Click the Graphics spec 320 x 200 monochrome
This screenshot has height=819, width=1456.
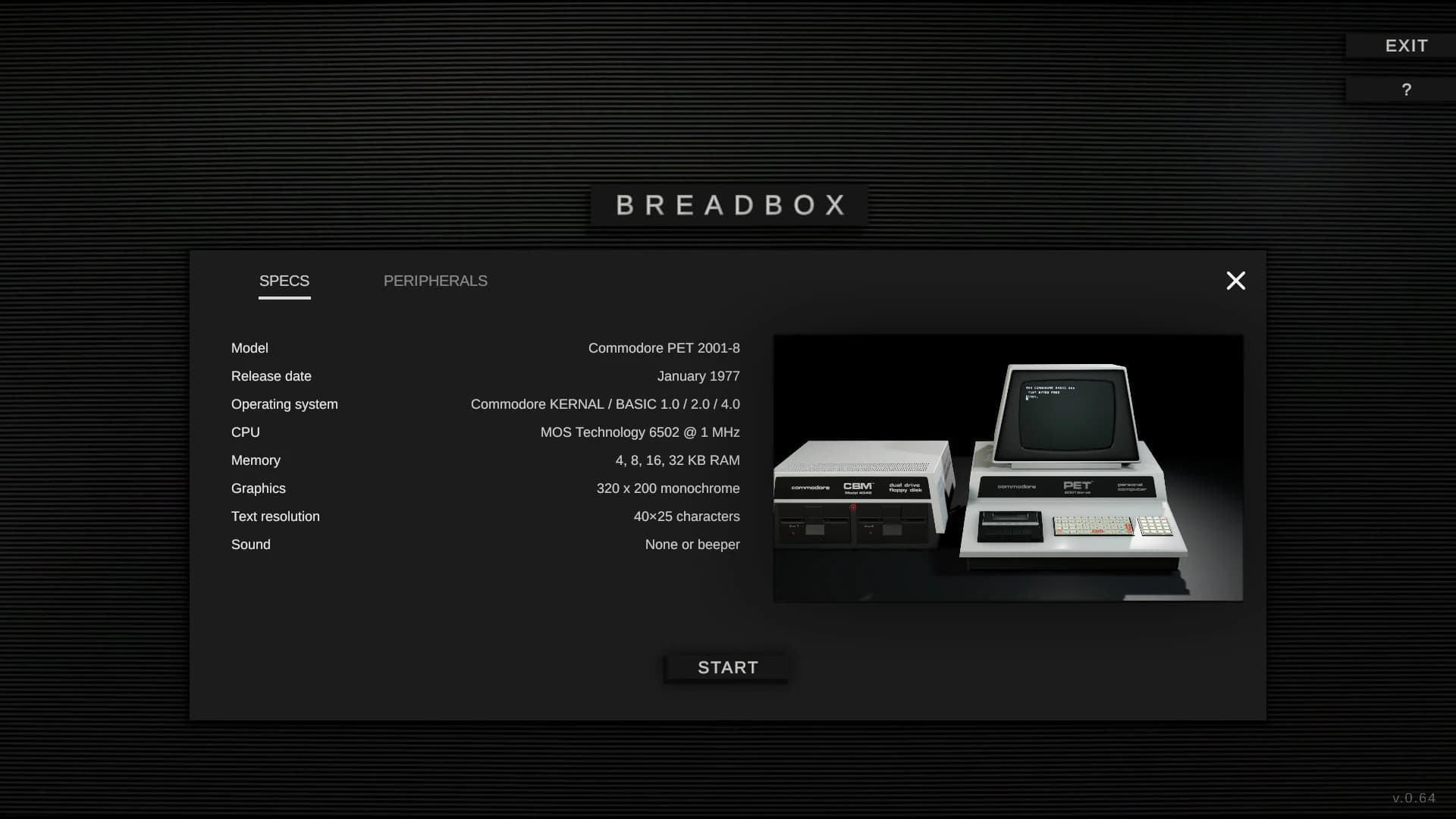click(668, 488)
